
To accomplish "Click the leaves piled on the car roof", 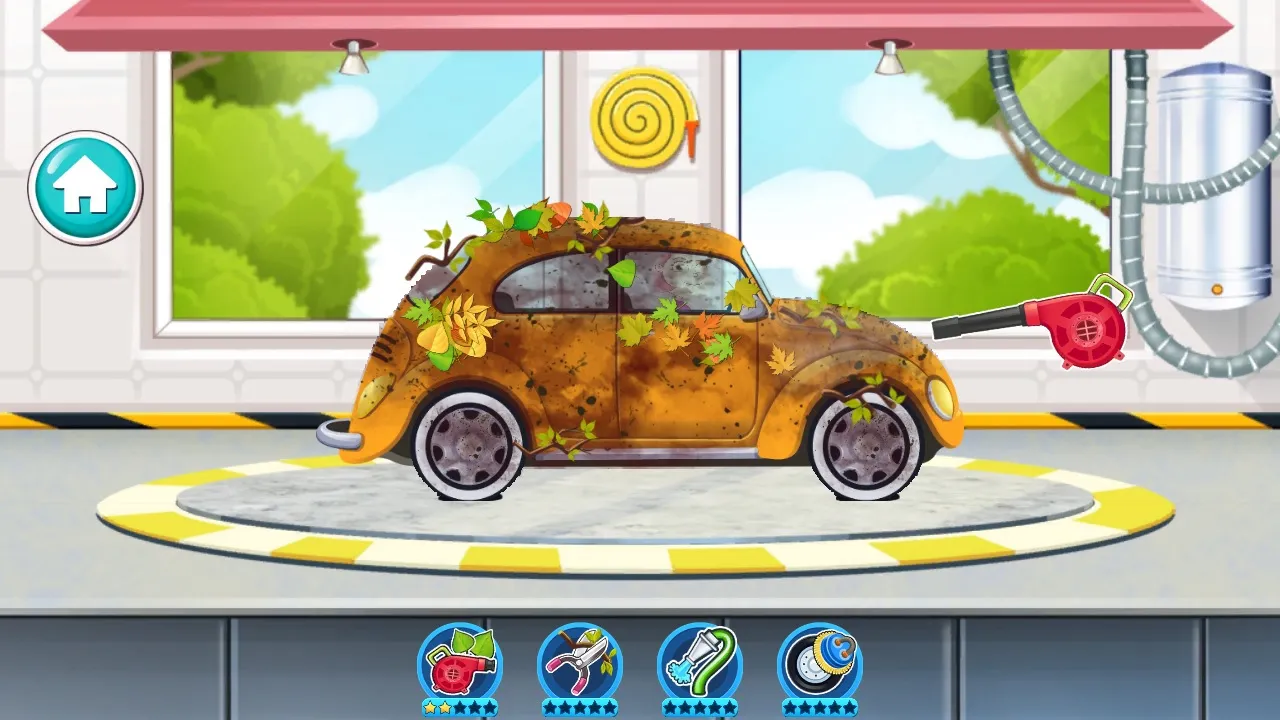I will [x=540, y=220].
